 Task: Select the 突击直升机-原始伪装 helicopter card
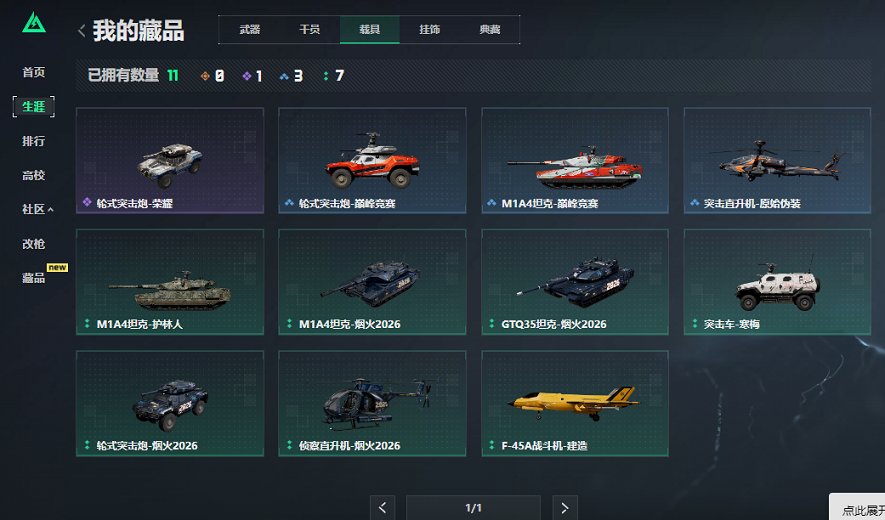777,160
